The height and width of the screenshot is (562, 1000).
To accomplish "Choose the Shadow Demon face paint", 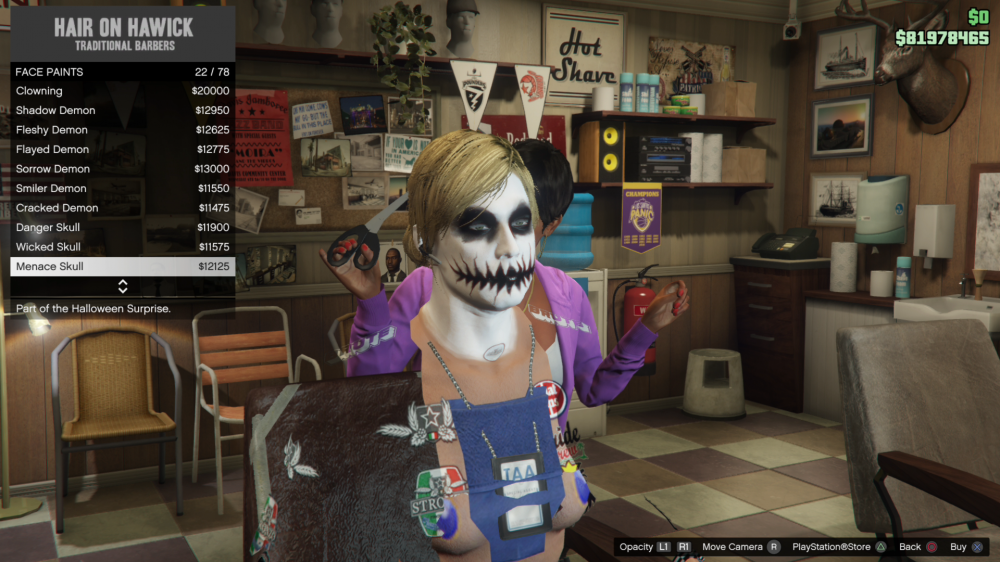I will 122,110.
